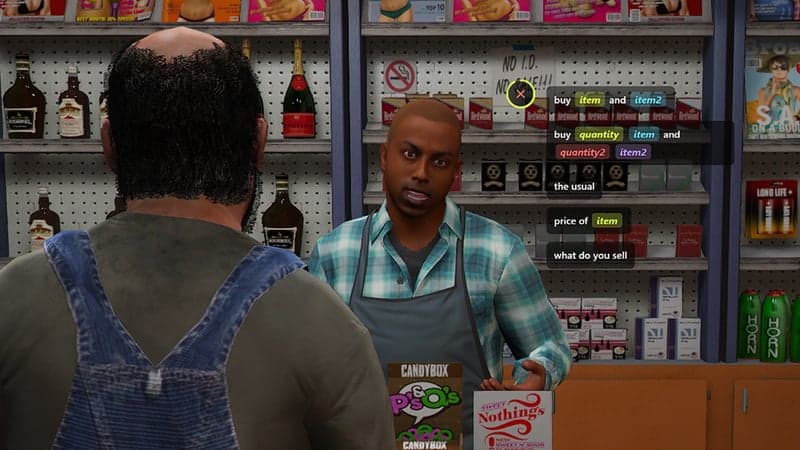This screenshot has width=800, height=450.
Task: Close the dialogue menu with the X button
Action: [x=520, y=95]
